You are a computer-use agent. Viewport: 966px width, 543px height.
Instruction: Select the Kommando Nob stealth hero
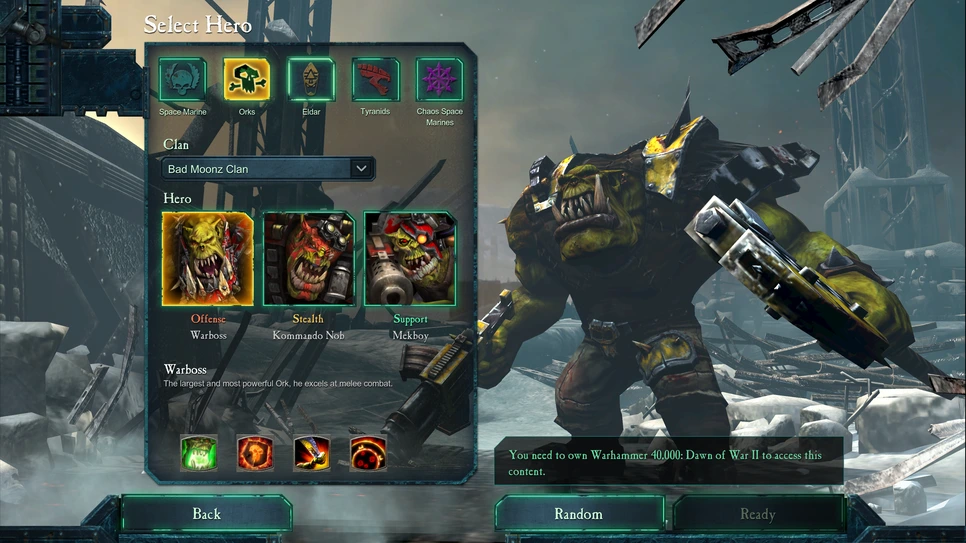point(308,258)
